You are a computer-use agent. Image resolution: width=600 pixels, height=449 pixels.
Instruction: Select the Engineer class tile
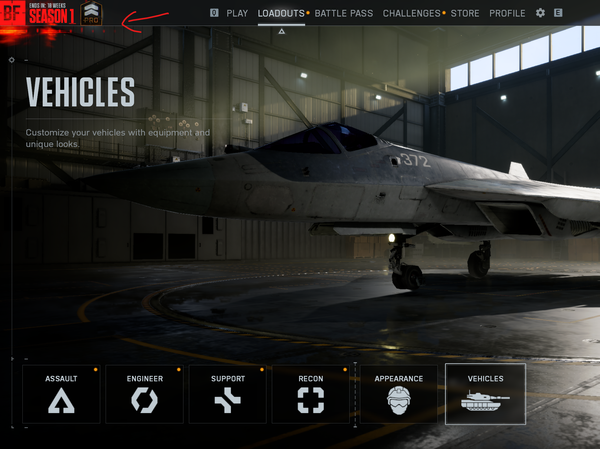[145, 393]
